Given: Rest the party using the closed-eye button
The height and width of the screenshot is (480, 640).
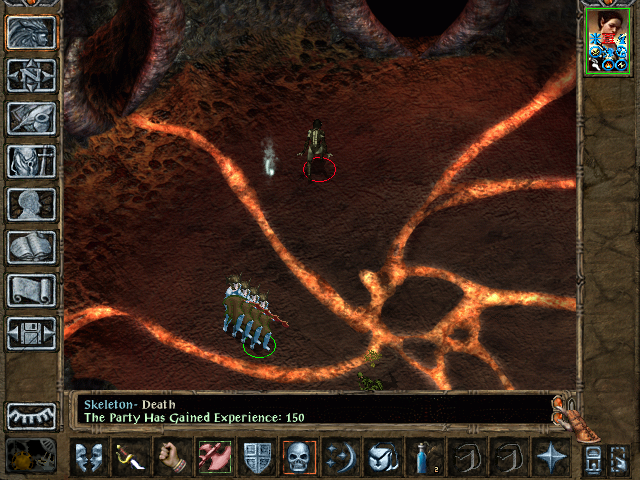Looking at the screenshot, I should (32, 415).
